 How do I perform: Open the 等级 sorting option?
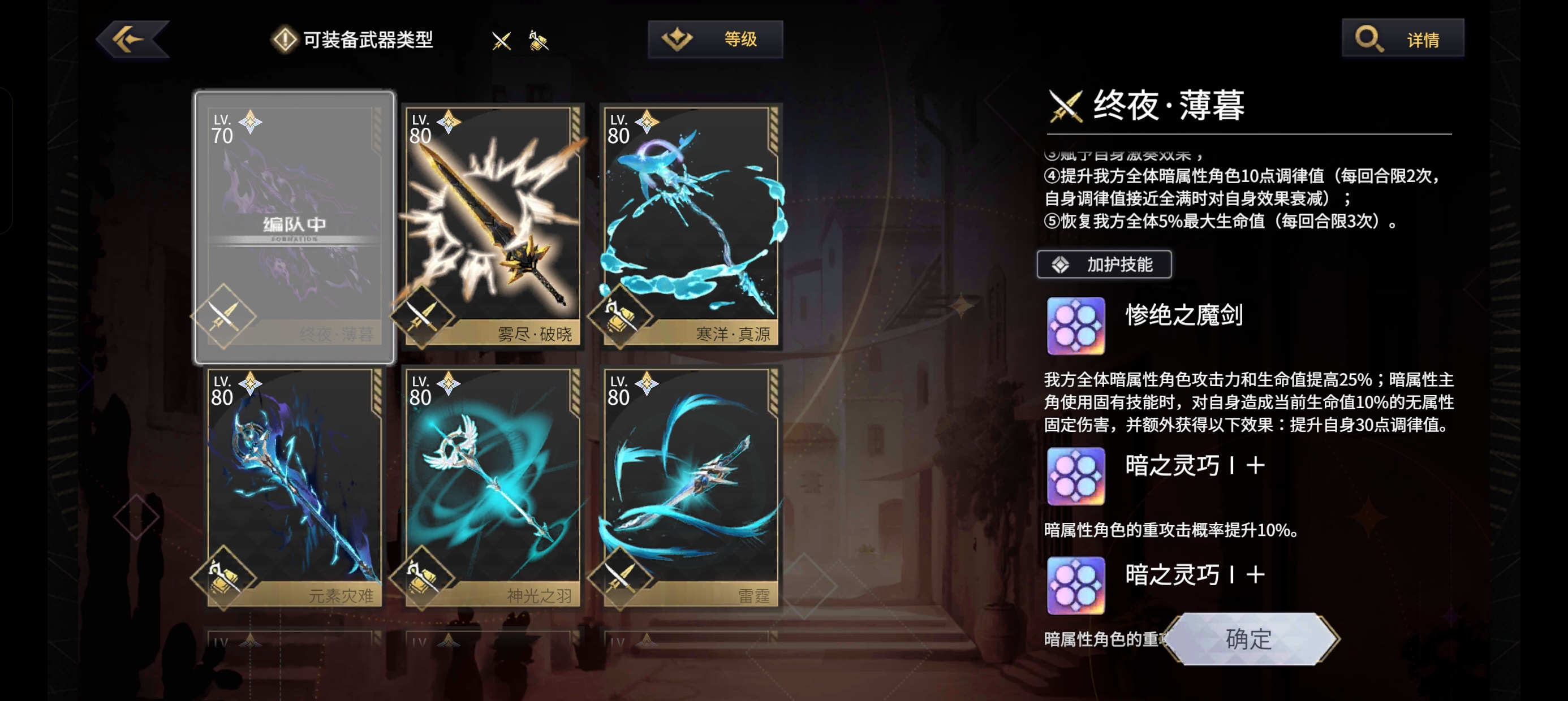(x=715, y=39)
